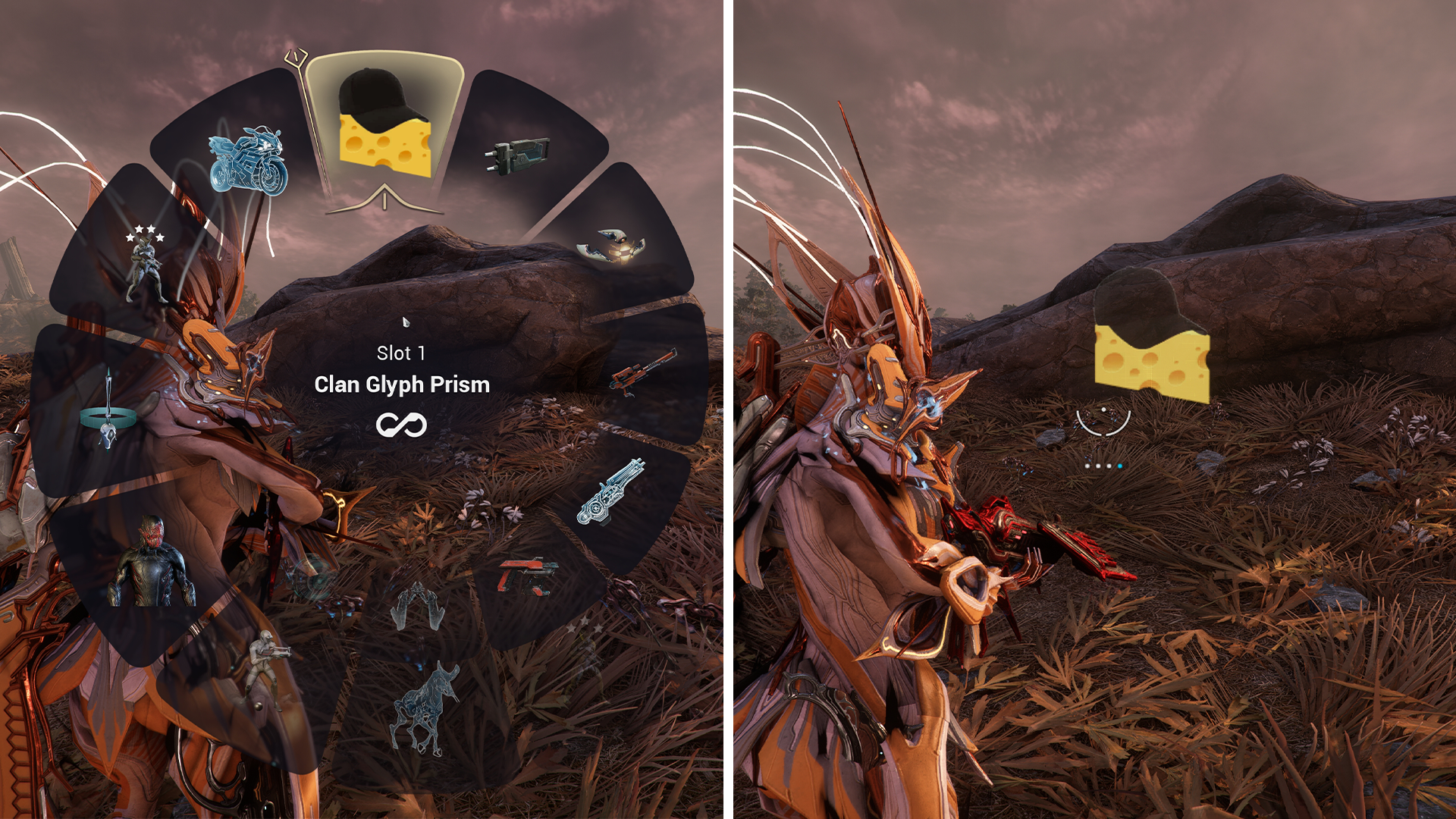Equip the orange long-barreled rifle tool
The height and width of the screenshot is (819, 1456).
[642, 370]
